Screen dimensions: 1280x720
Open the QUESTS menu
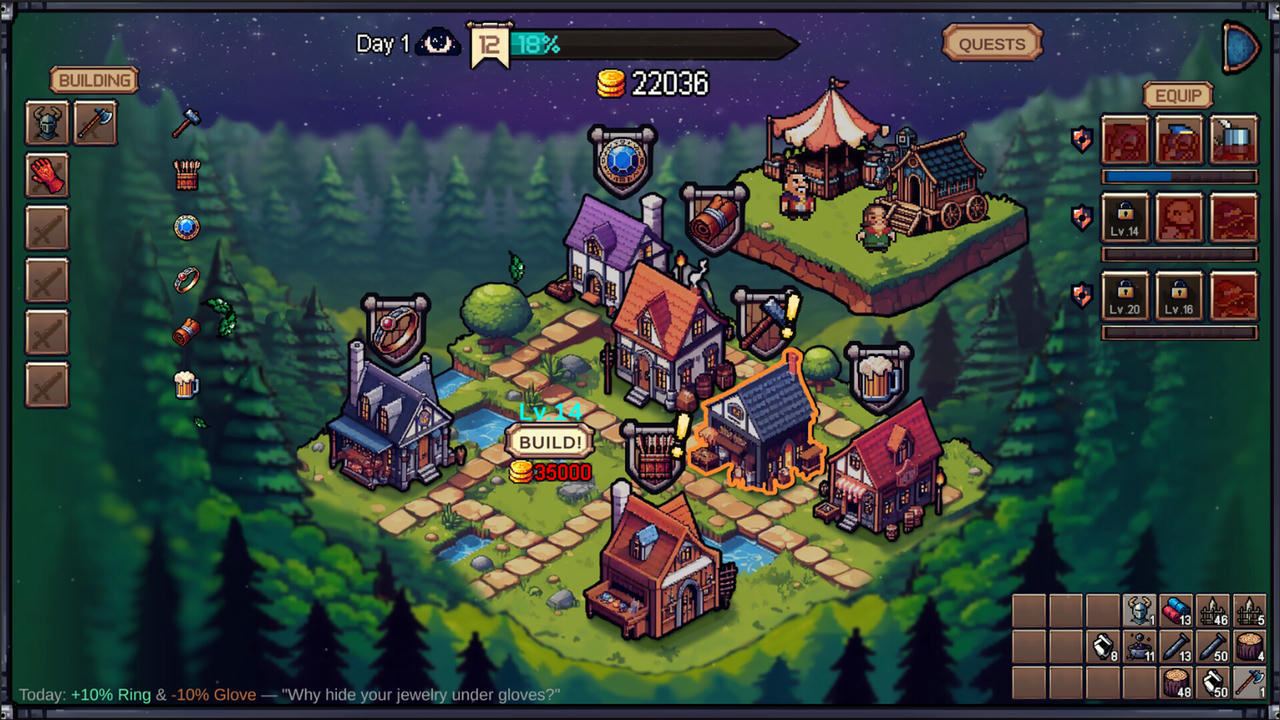(x=991, y=44)
